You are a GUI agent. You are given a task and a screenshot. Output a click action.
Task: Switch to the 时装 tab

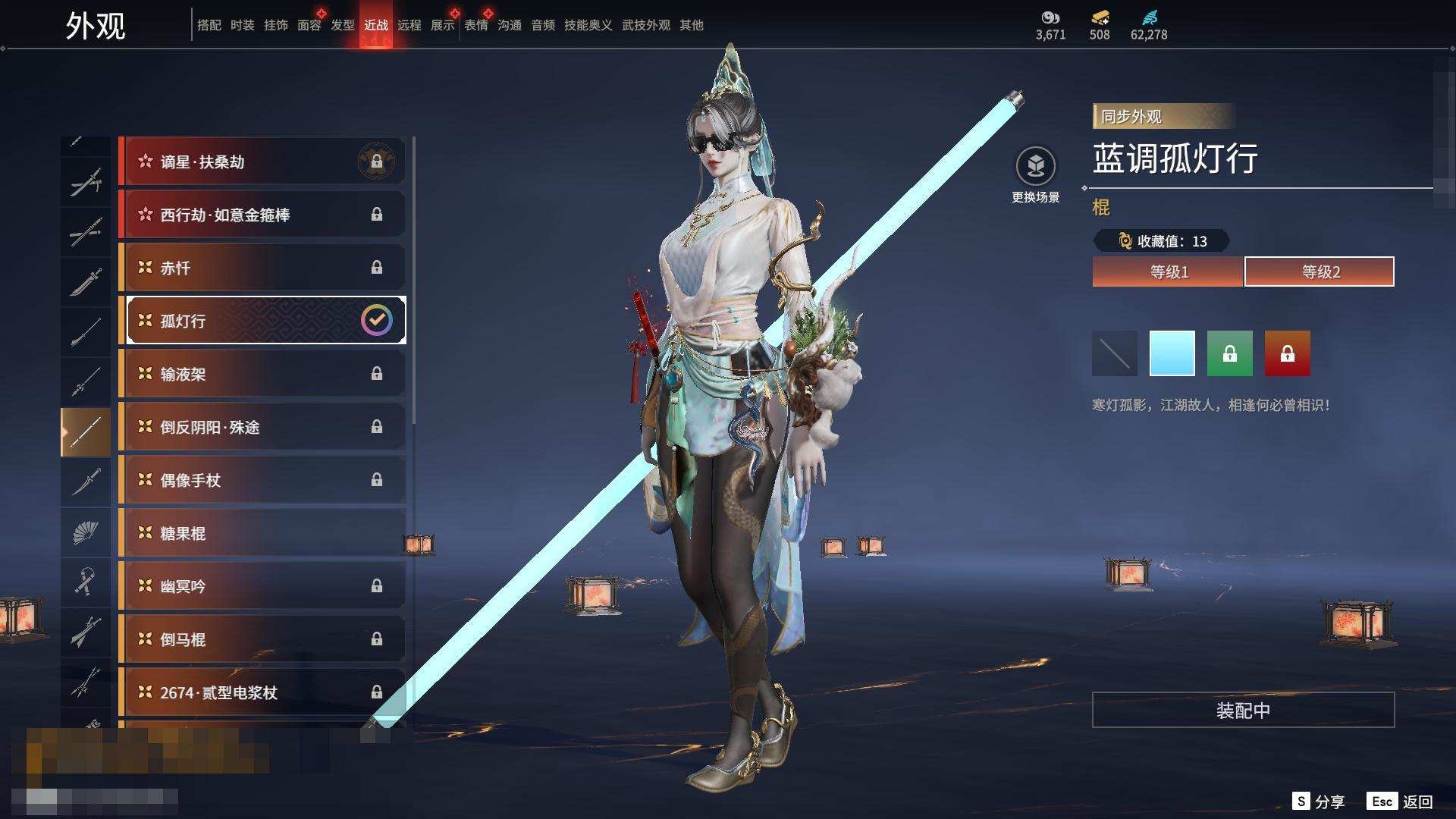click(242, 25)
